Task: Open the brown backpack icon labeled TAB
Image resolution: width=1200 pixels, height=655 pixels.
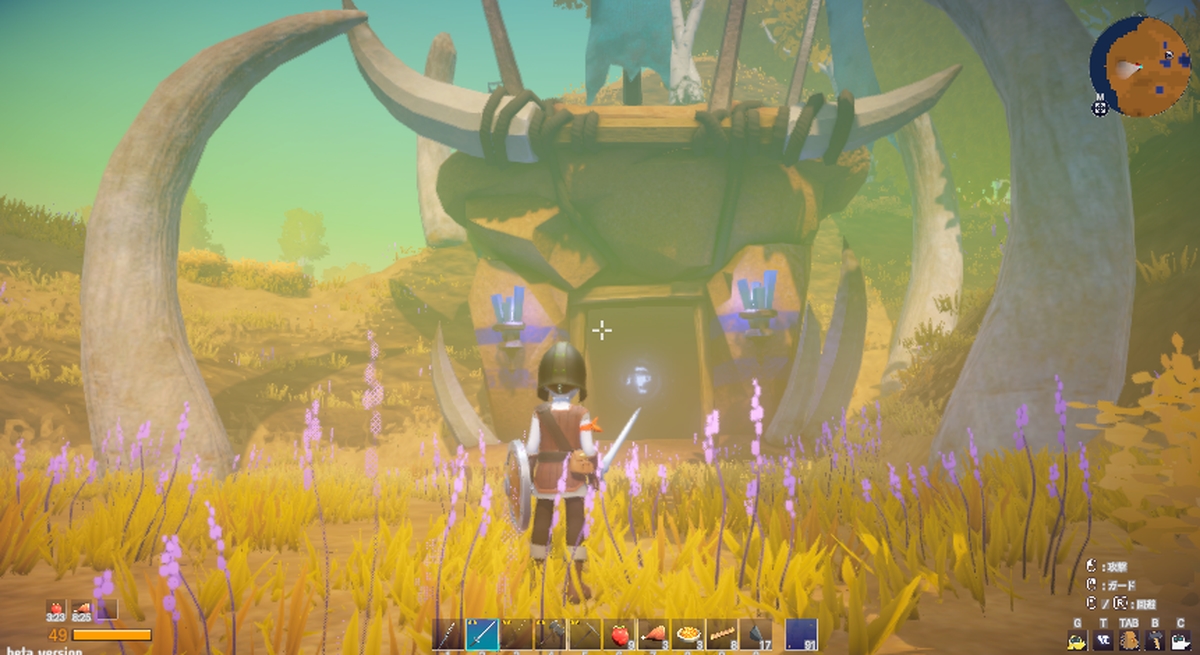Action: tap(1130, 641)
